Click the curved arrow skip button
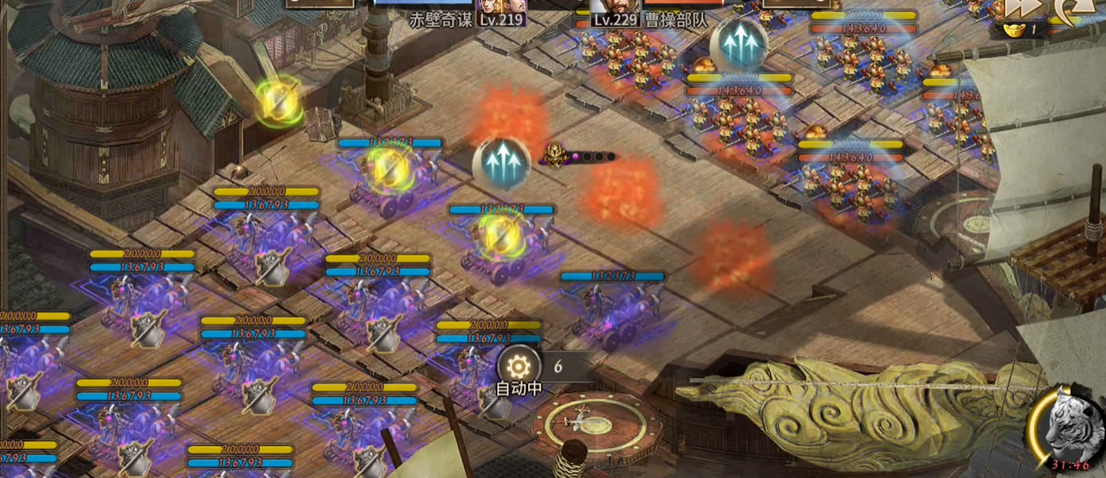 [x=1078, y=8]
